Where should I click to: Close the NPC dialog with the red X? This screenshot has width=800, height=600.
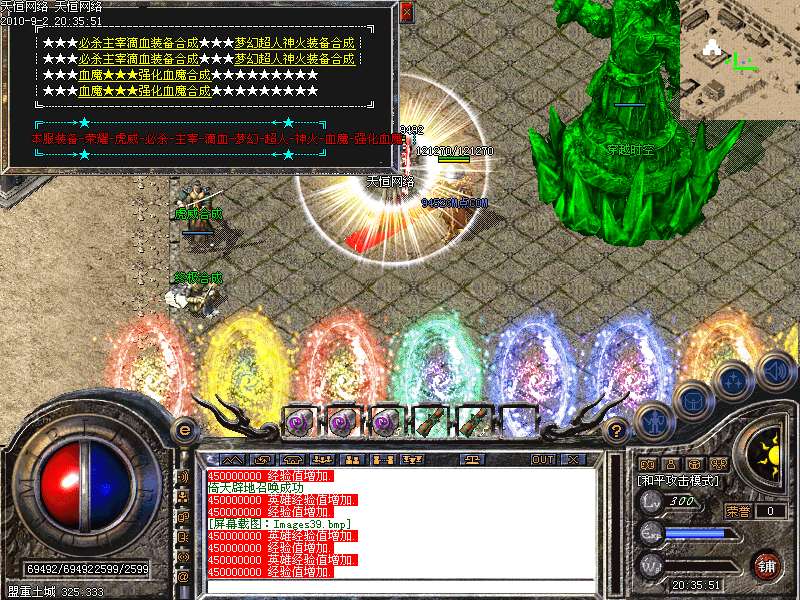click(405, 13)
